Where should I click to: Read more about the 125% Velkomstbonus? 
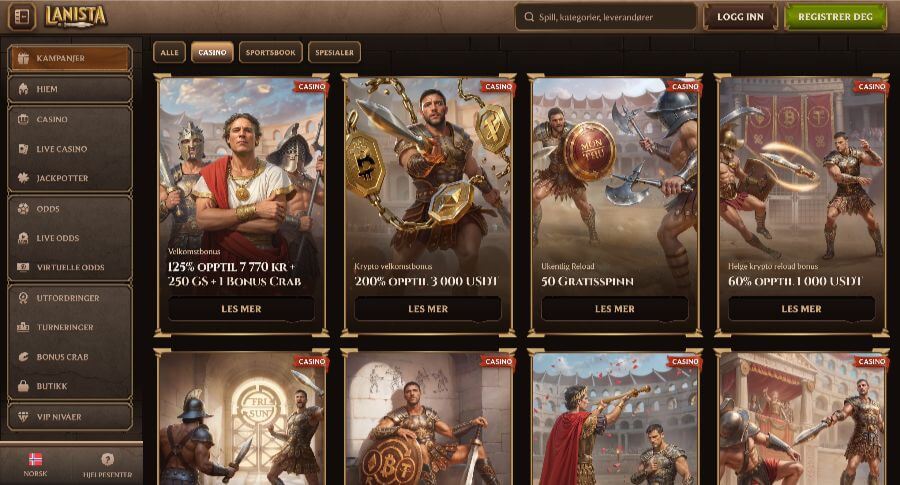[241, 309]
